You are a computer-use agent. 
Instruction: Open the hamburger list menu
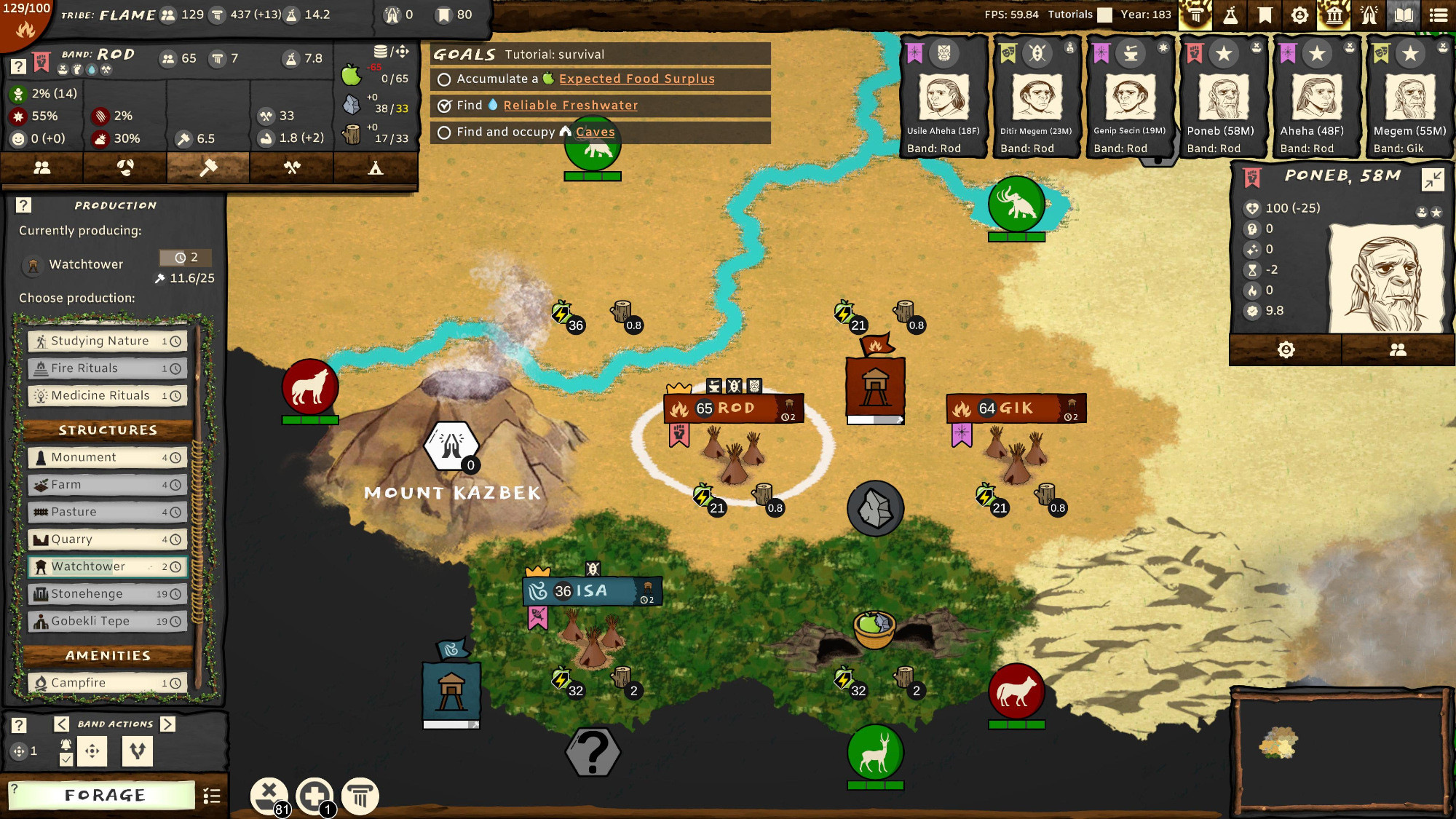click(x=1439, y=15)
